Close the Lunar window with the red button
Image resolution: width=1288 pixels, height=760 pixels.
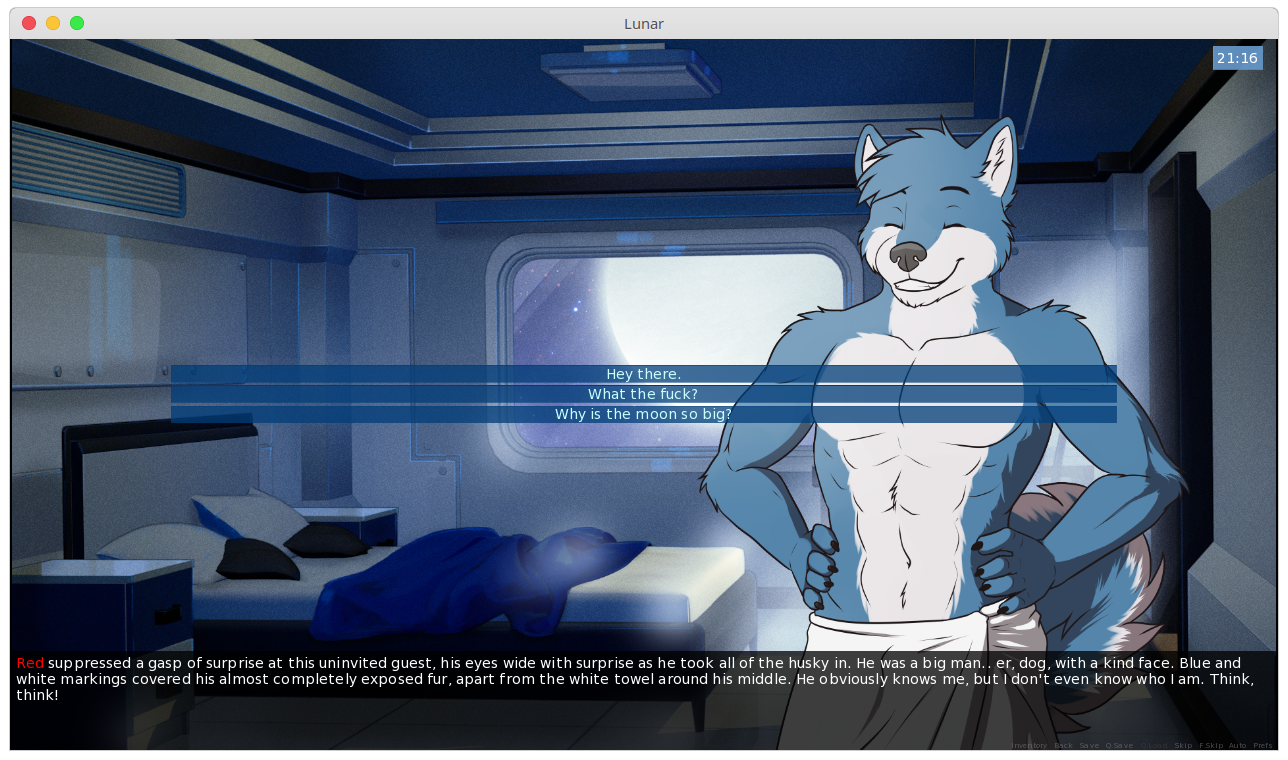coord(29,23)
